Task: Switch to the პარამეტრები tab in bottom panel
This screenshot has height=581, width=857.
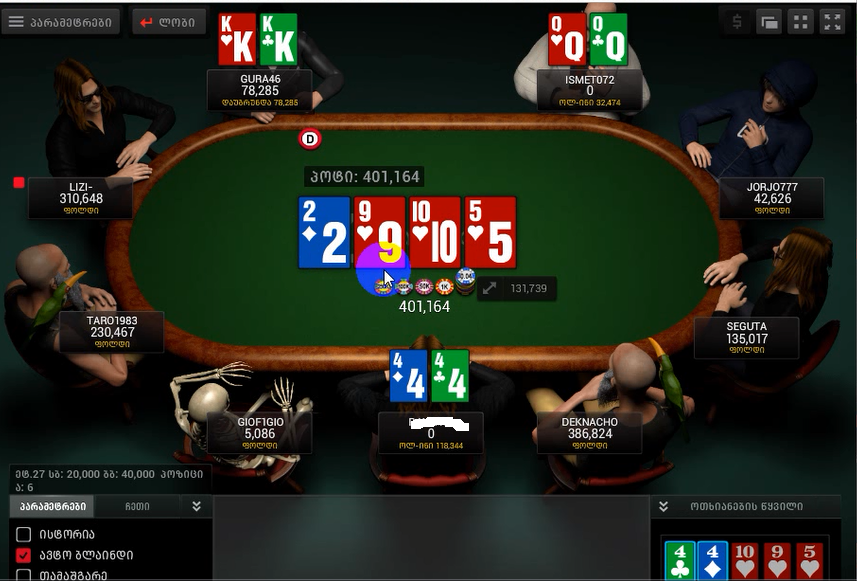Action: click(52, 506)
